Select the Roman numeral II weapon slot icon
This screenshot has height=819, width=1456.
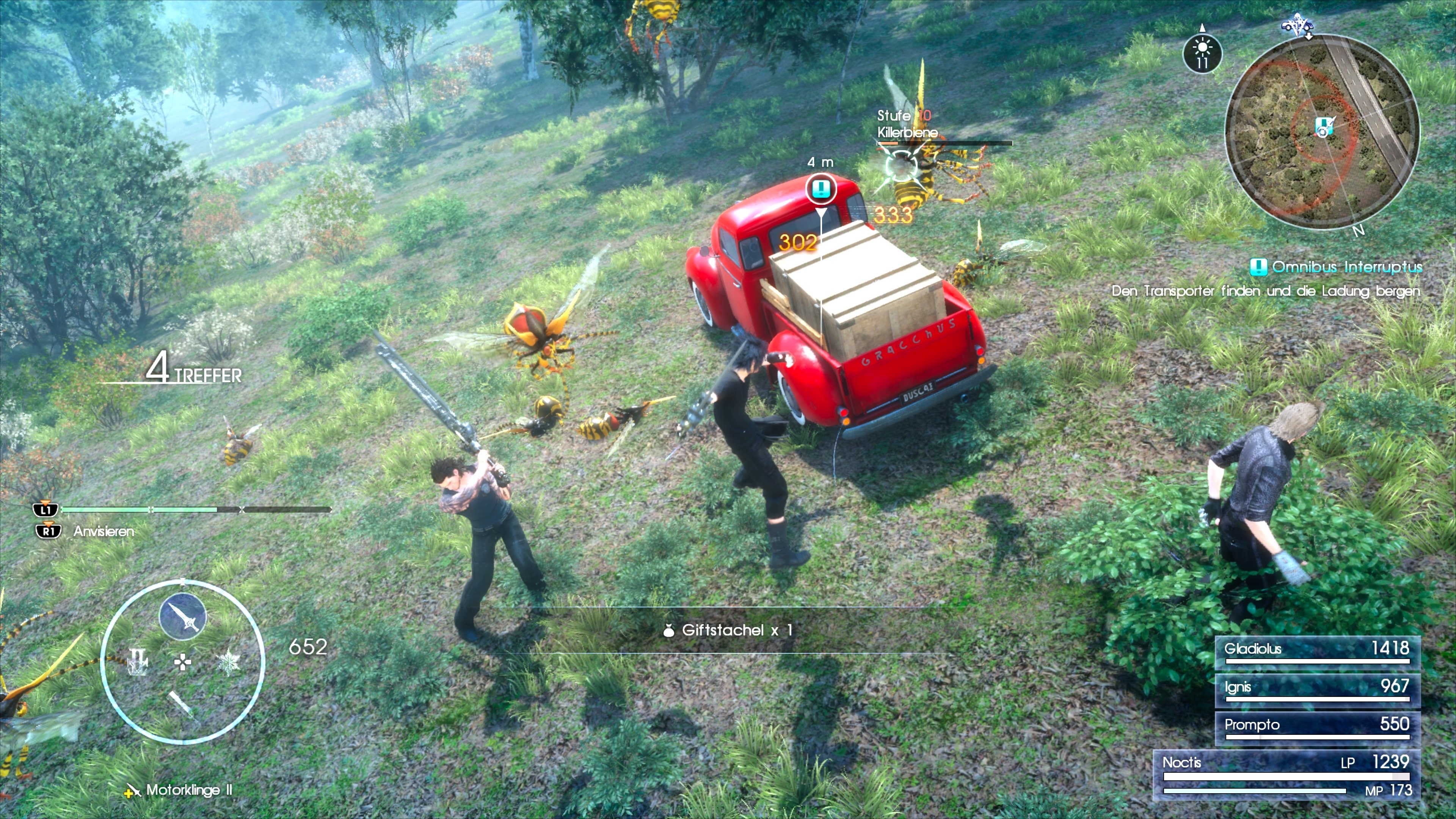pos(137,662)
